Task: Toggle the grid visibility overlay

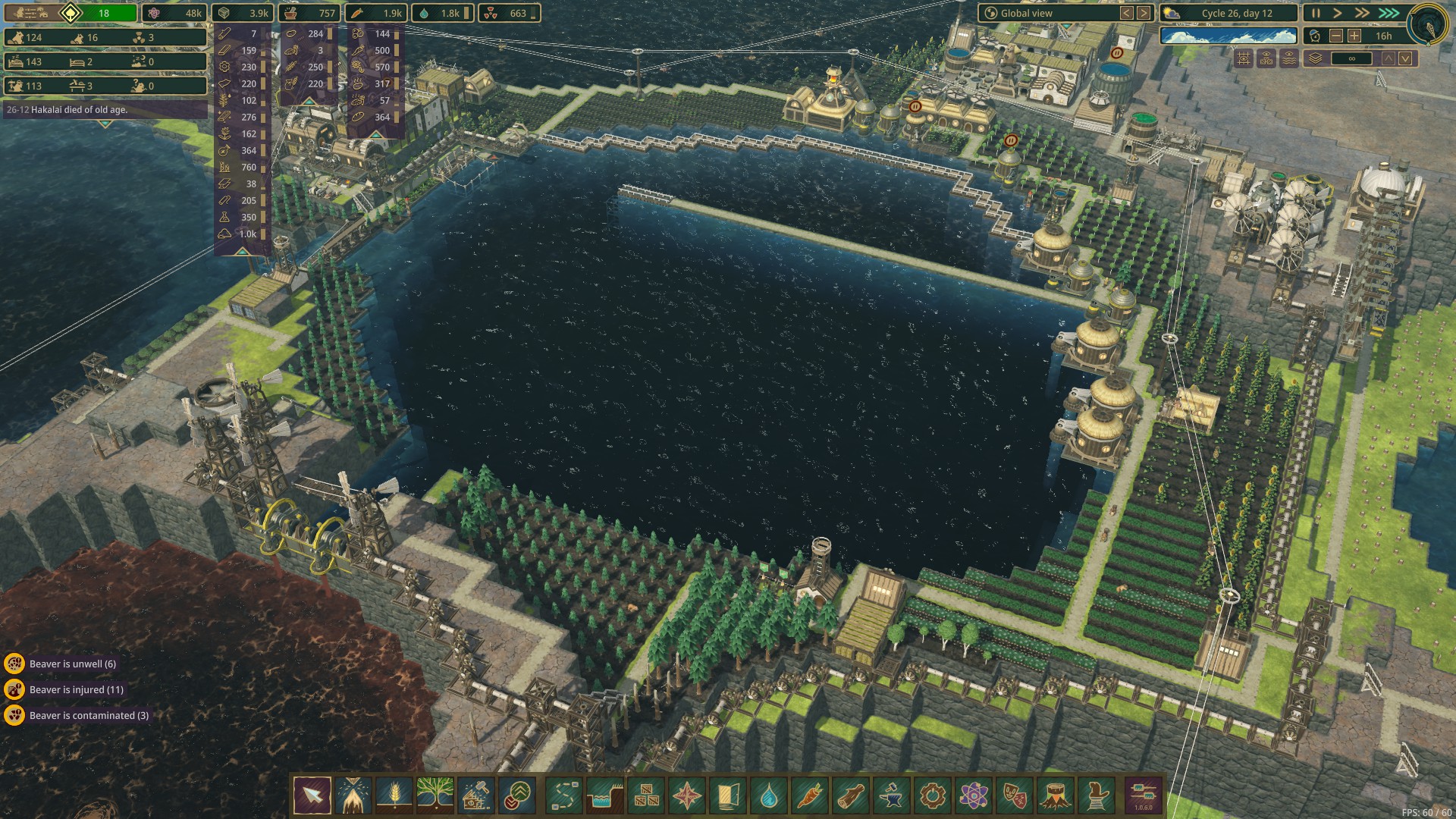Action: (1244, 58)
